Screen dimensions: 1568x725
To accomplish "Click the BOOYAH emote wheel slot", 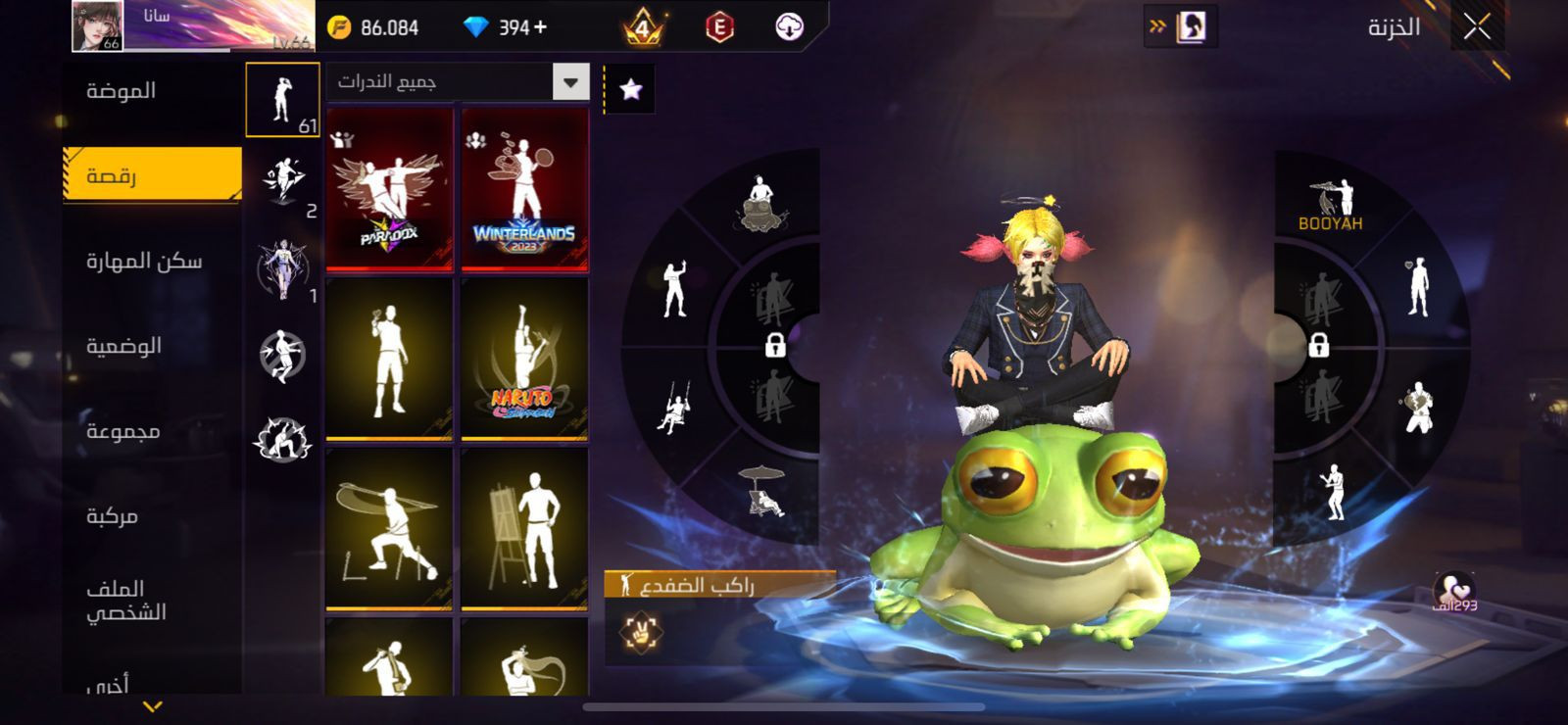I will pyautogui.click(x=1331, y=205).
